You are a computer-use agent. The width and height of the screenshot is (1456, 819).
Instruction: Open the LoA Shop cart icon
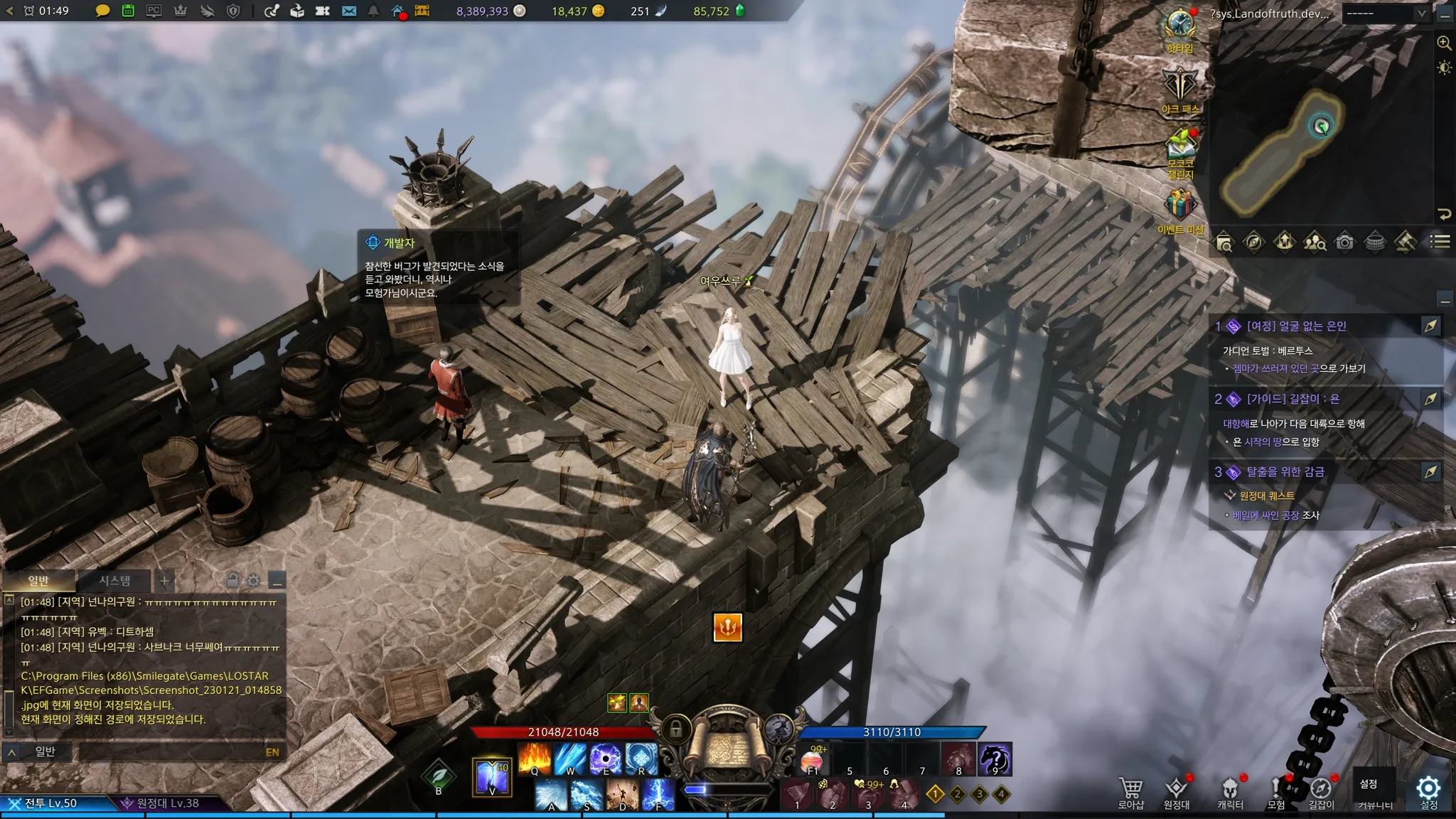[x=1130, y=789]
